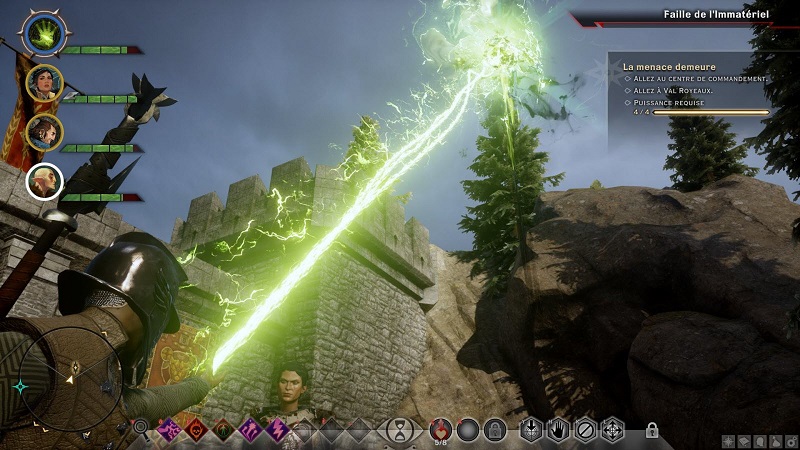
Task: Use the health potion with 5/8 count
Action: [x=441, y=430]
